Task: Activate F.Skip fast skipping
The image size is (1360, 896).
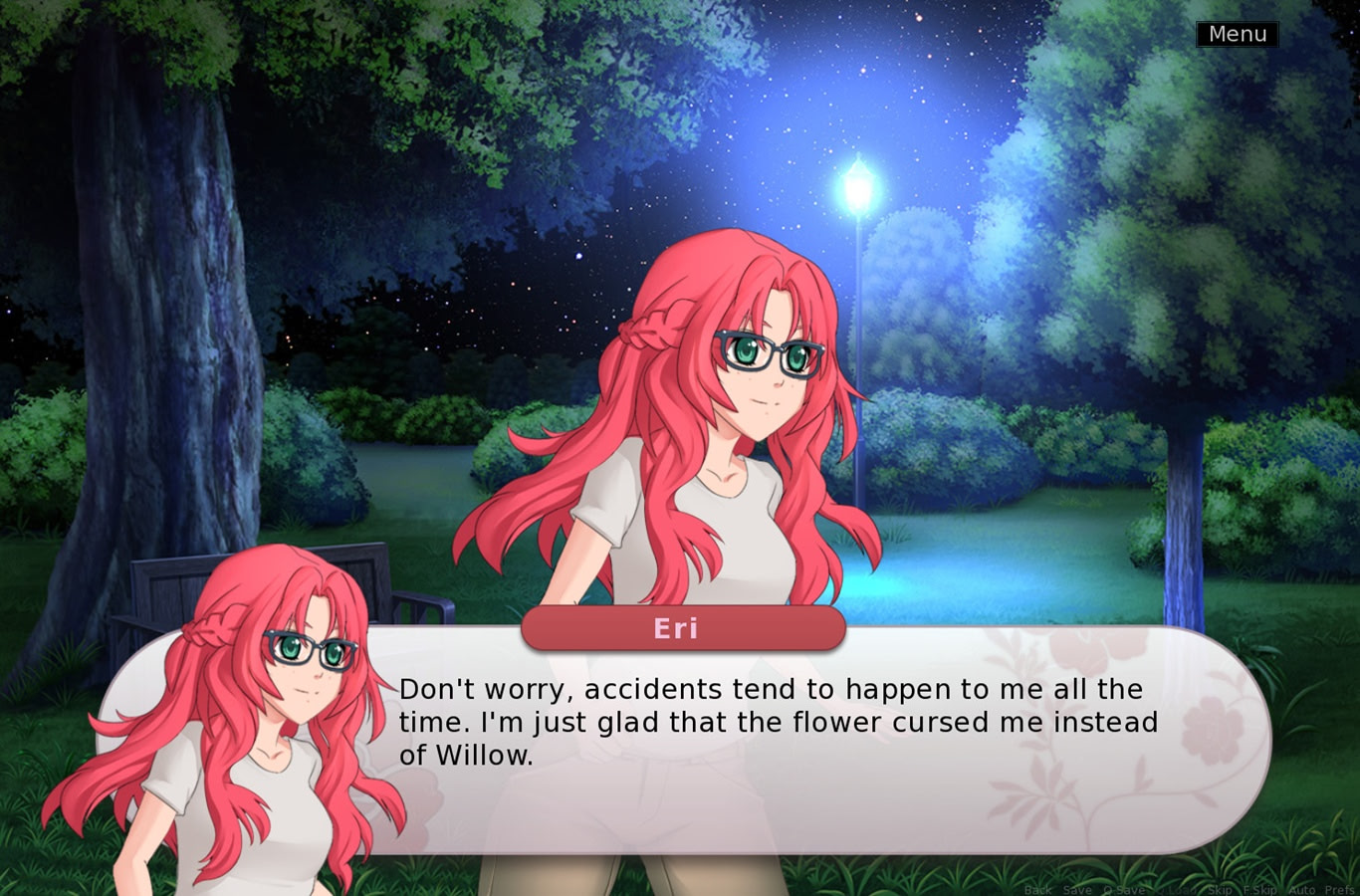Action: (1260, 889)
